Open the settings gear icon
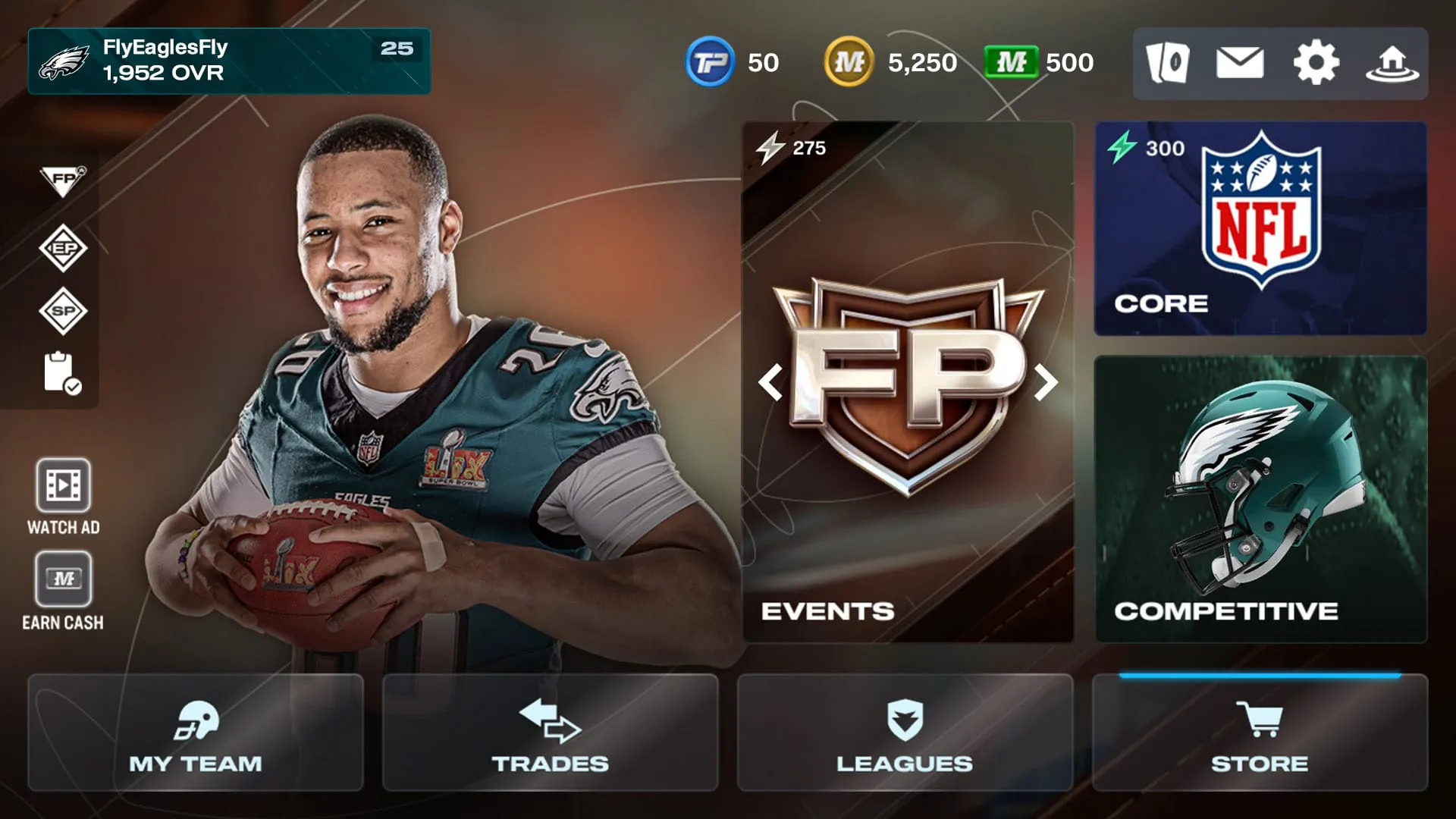1456x819 pixels. (1315, 64)
